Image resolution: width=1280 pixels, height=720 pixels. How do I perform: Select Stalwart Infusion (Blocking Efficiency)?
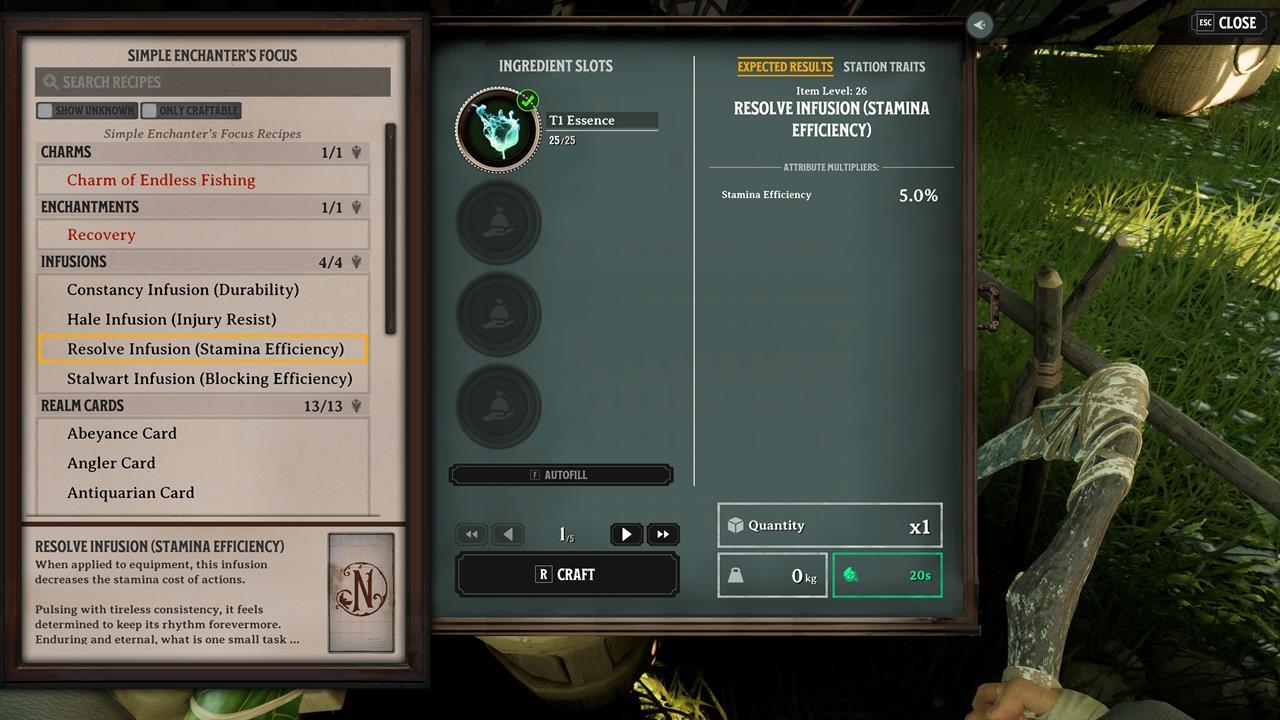click(209, 379)
